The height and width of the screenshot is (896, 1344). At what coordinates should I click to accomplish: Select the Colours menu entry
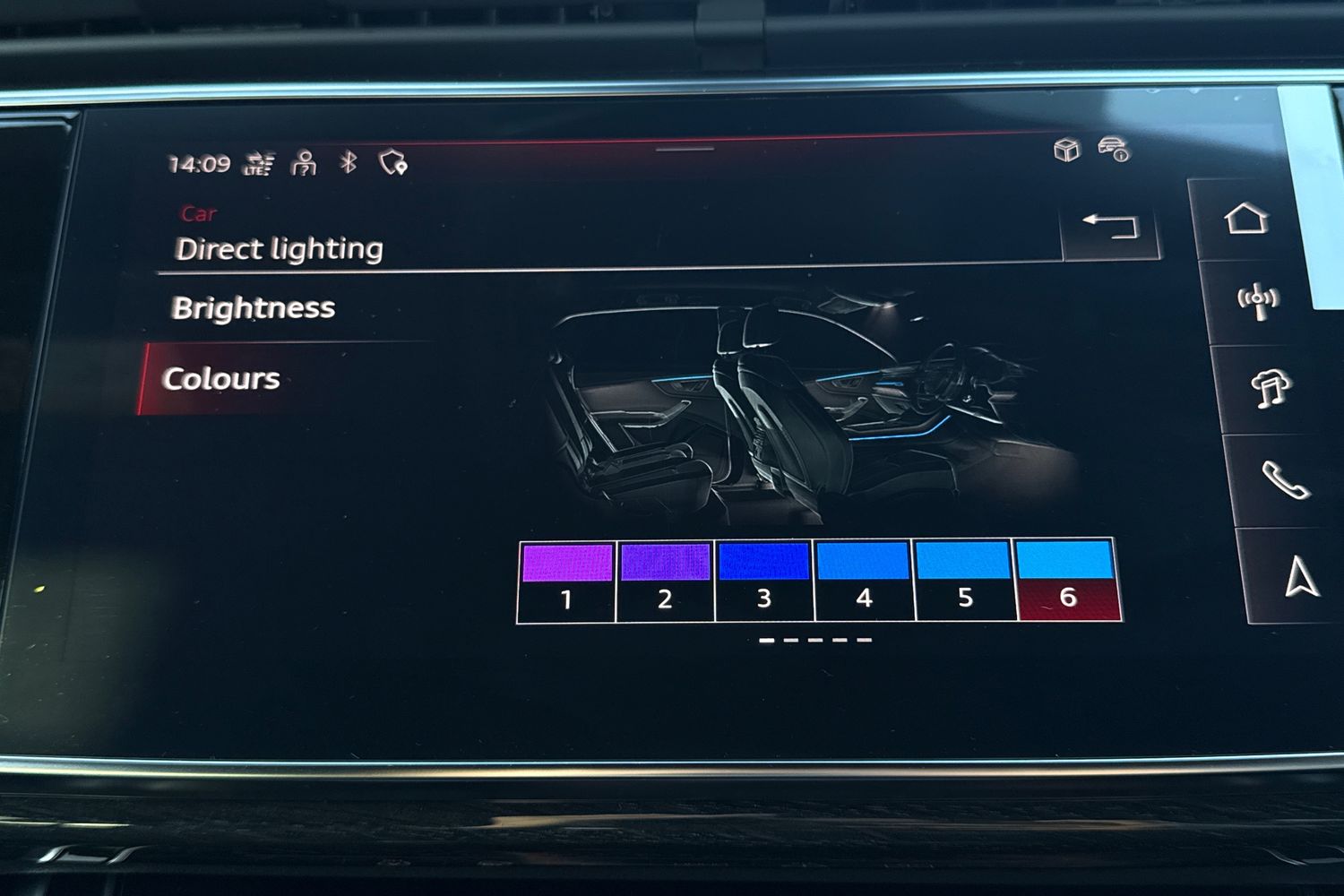pos(221,378)
